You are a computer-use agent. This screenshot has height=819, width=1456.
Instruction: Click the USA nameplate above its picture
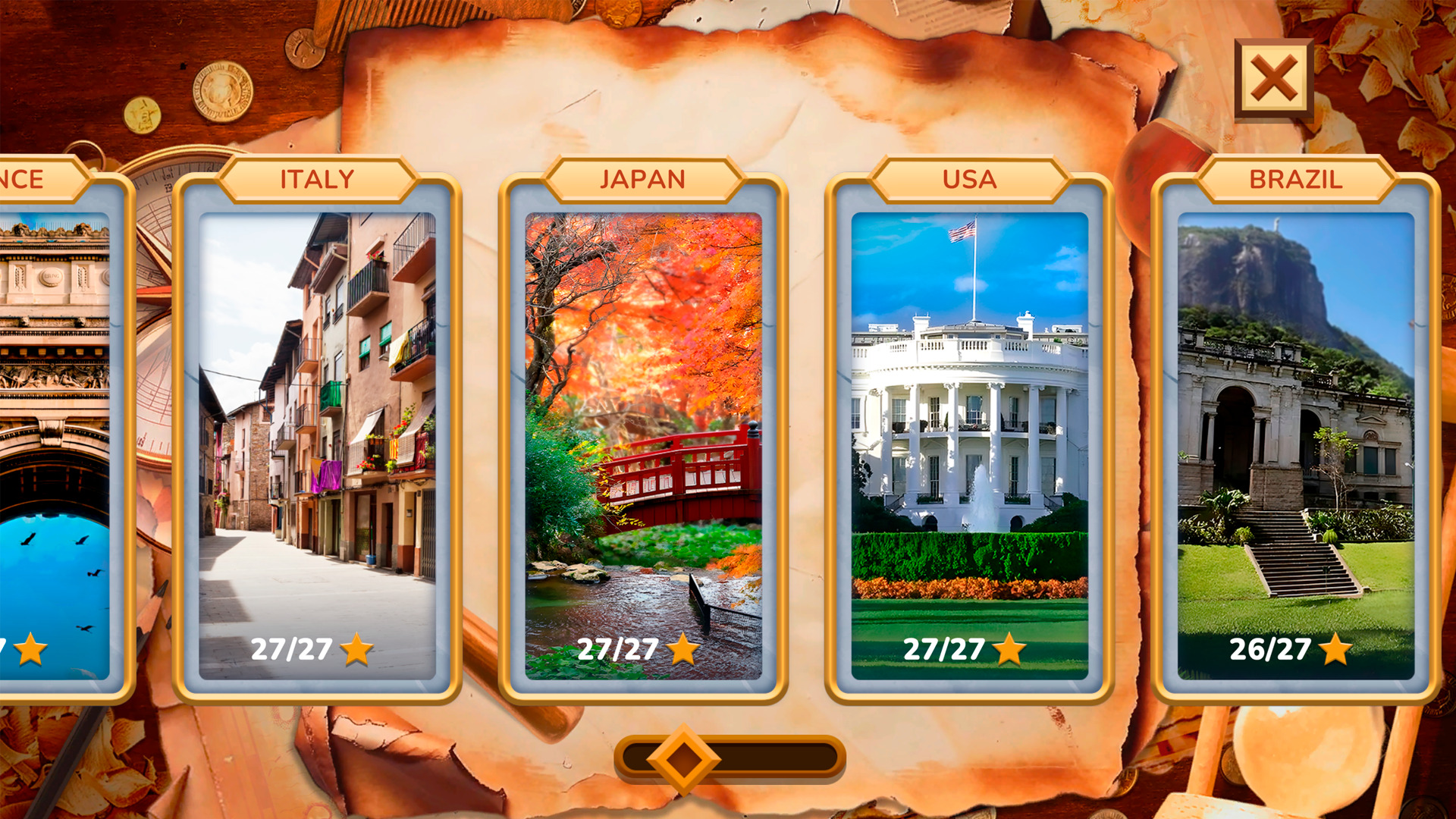click(x=969, y=179)
